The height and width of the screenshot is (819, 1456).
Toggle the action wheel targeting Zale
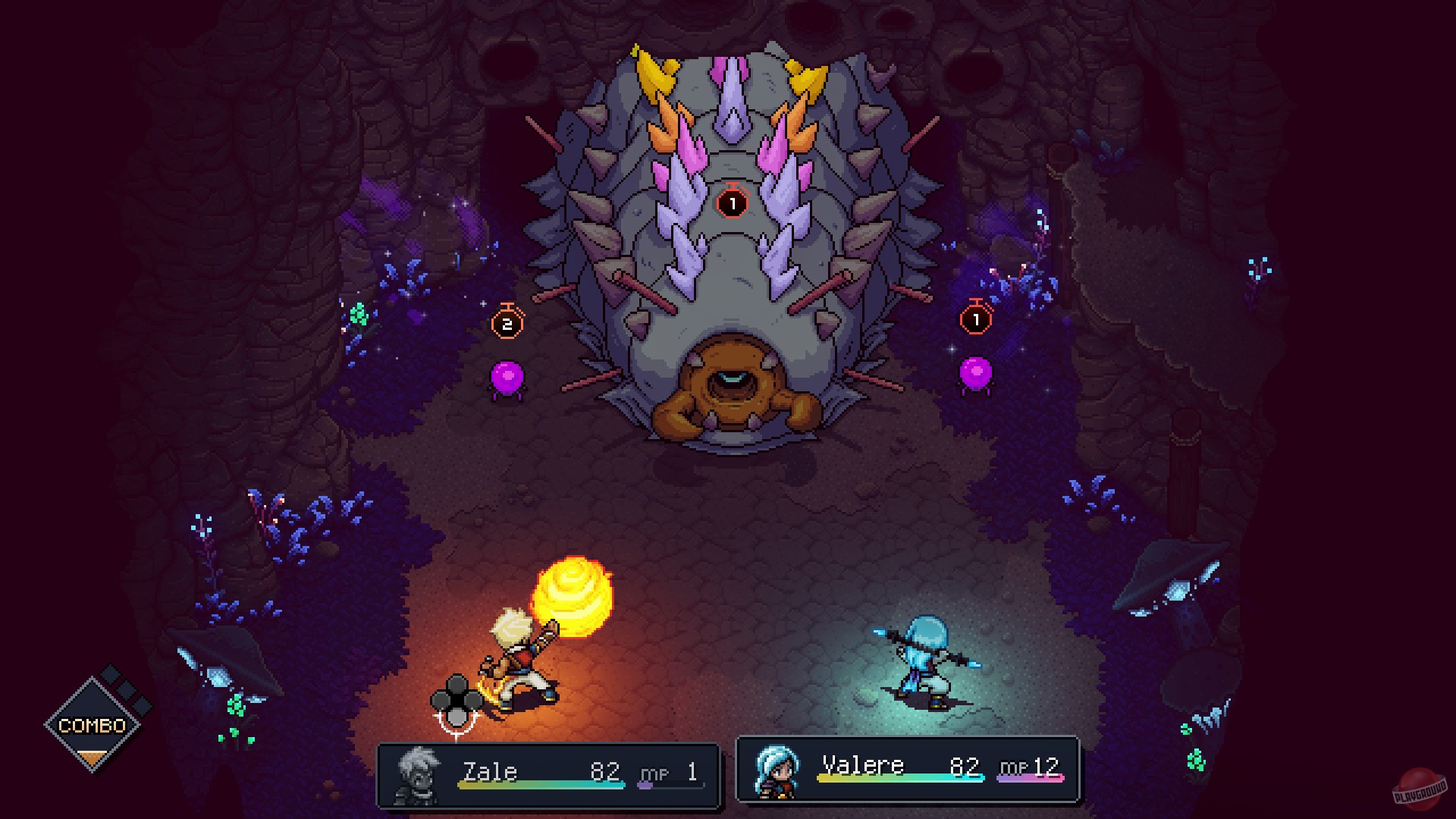(455, 700)
